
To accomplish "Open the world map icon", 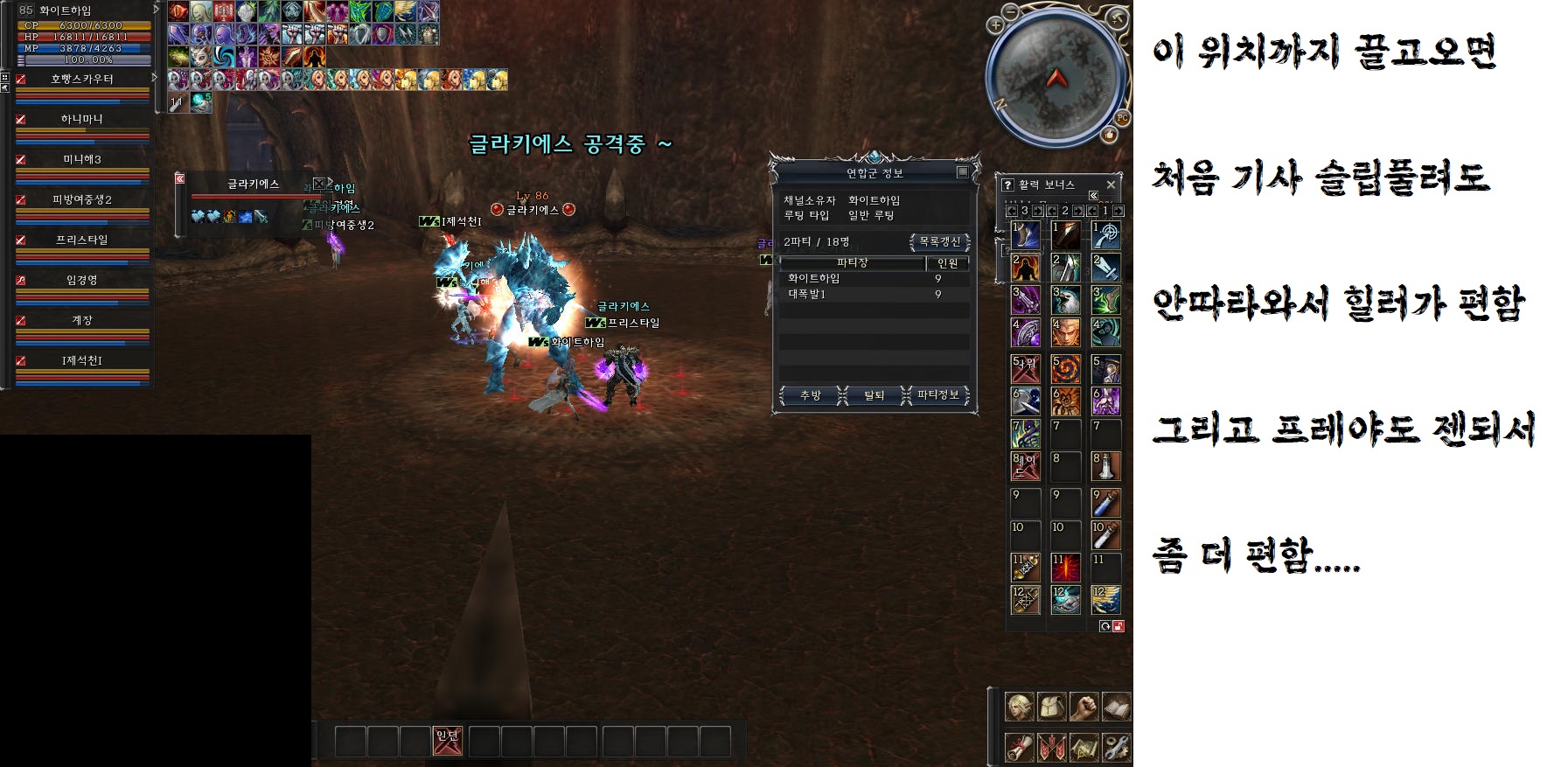I will pos(1084,748).
